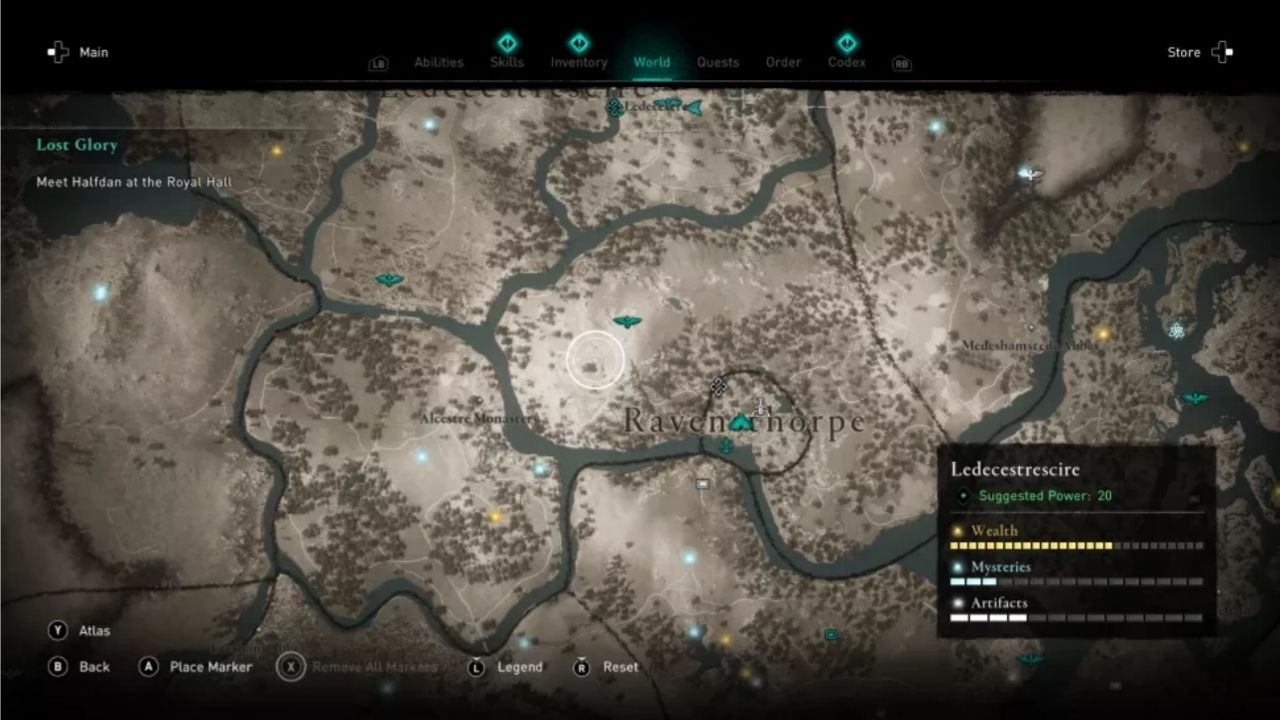Click the Store cross icon top right
This screenshot has width=1280, height=720.
point(1222,52)
